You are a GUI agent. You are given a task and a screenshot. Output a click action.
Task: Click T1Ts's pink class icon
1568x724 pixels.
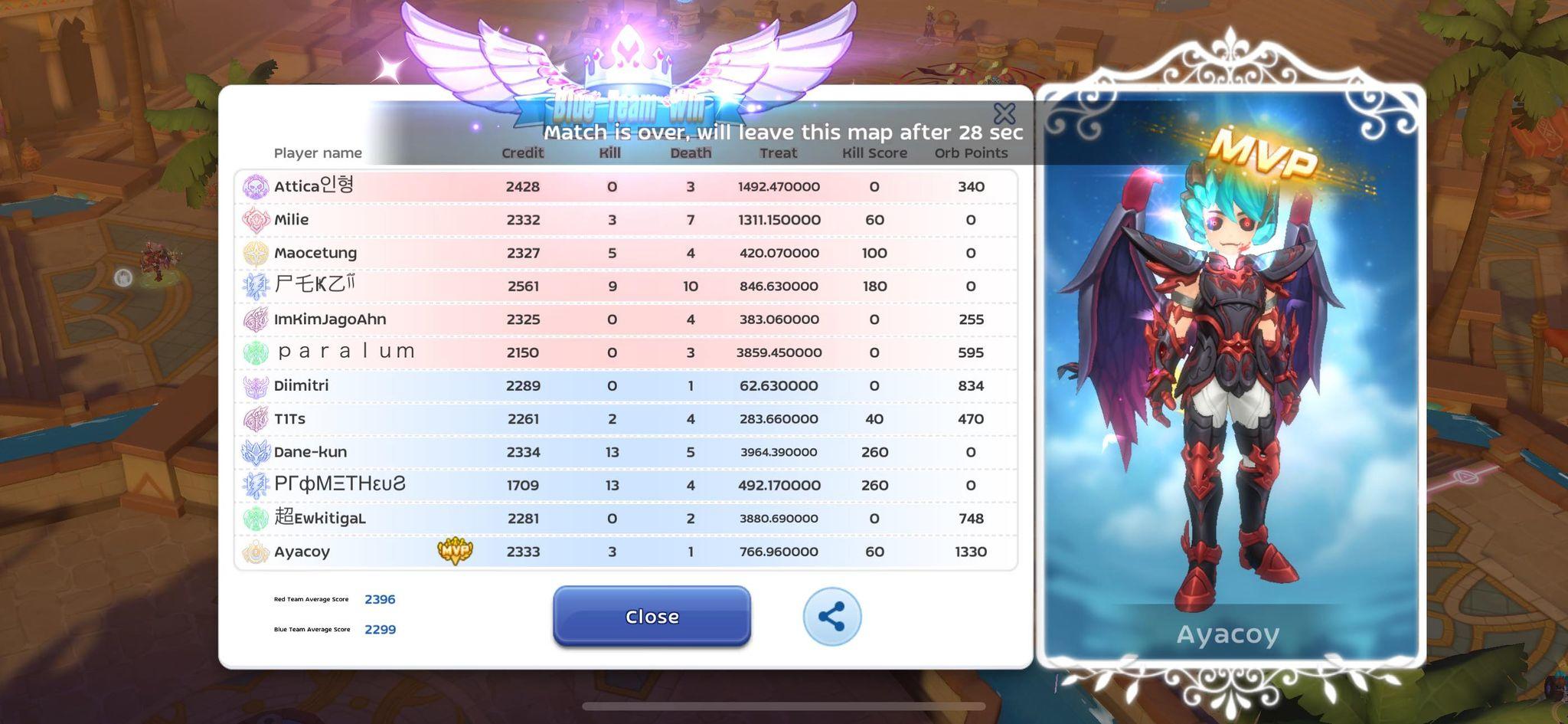pyautogui.click(x=253, y=418)
